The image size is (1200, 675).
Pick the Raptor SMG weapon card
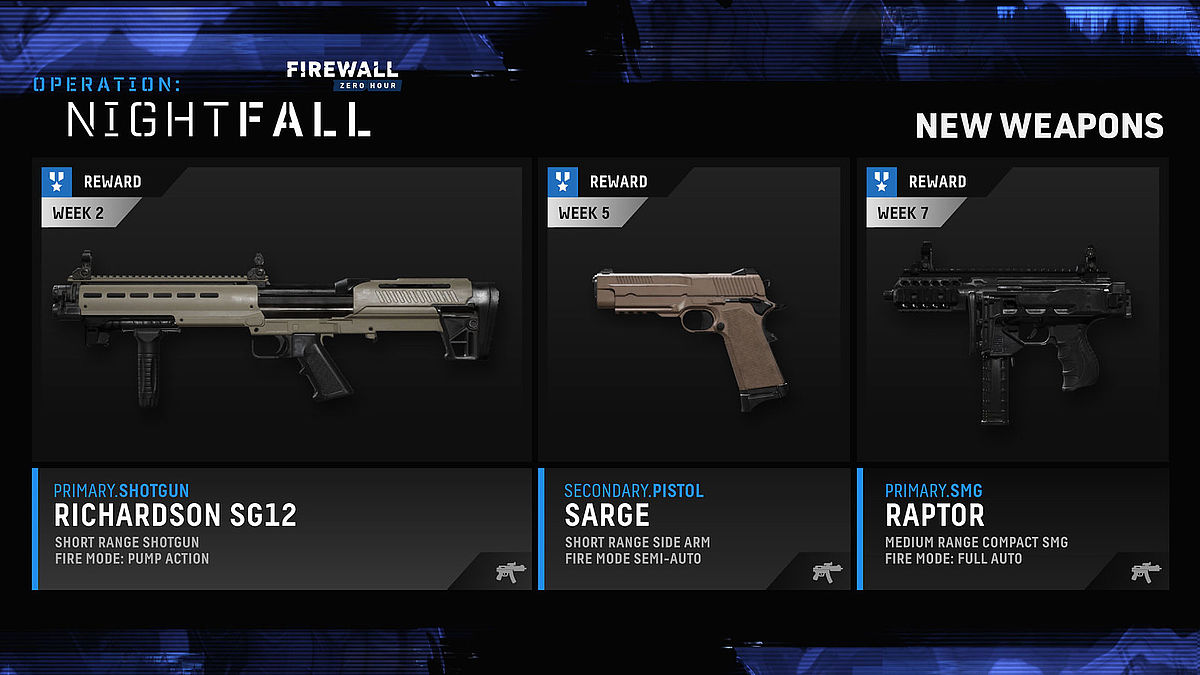[1012, 312]
